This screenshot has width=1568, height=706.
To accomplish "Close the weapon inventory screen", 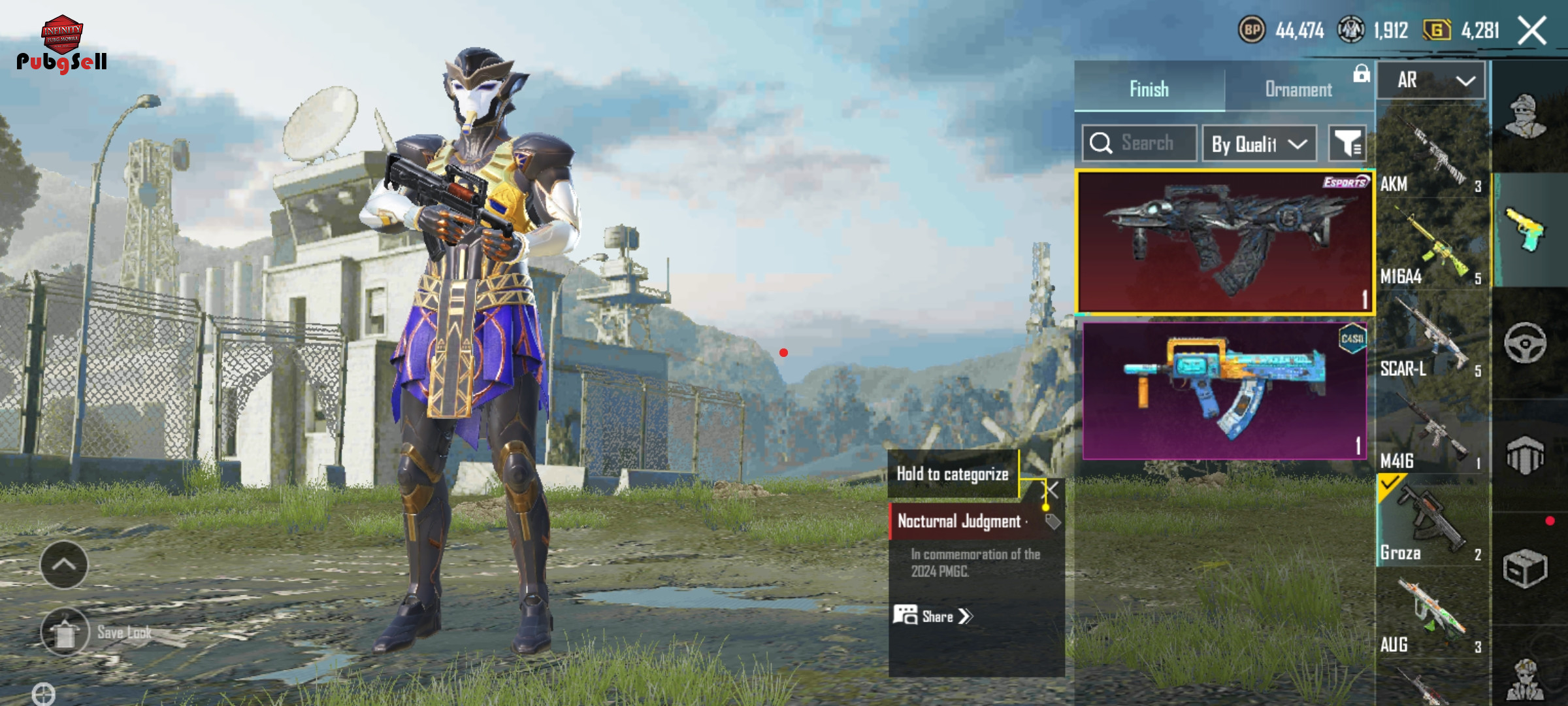I will coord(1532,31).
